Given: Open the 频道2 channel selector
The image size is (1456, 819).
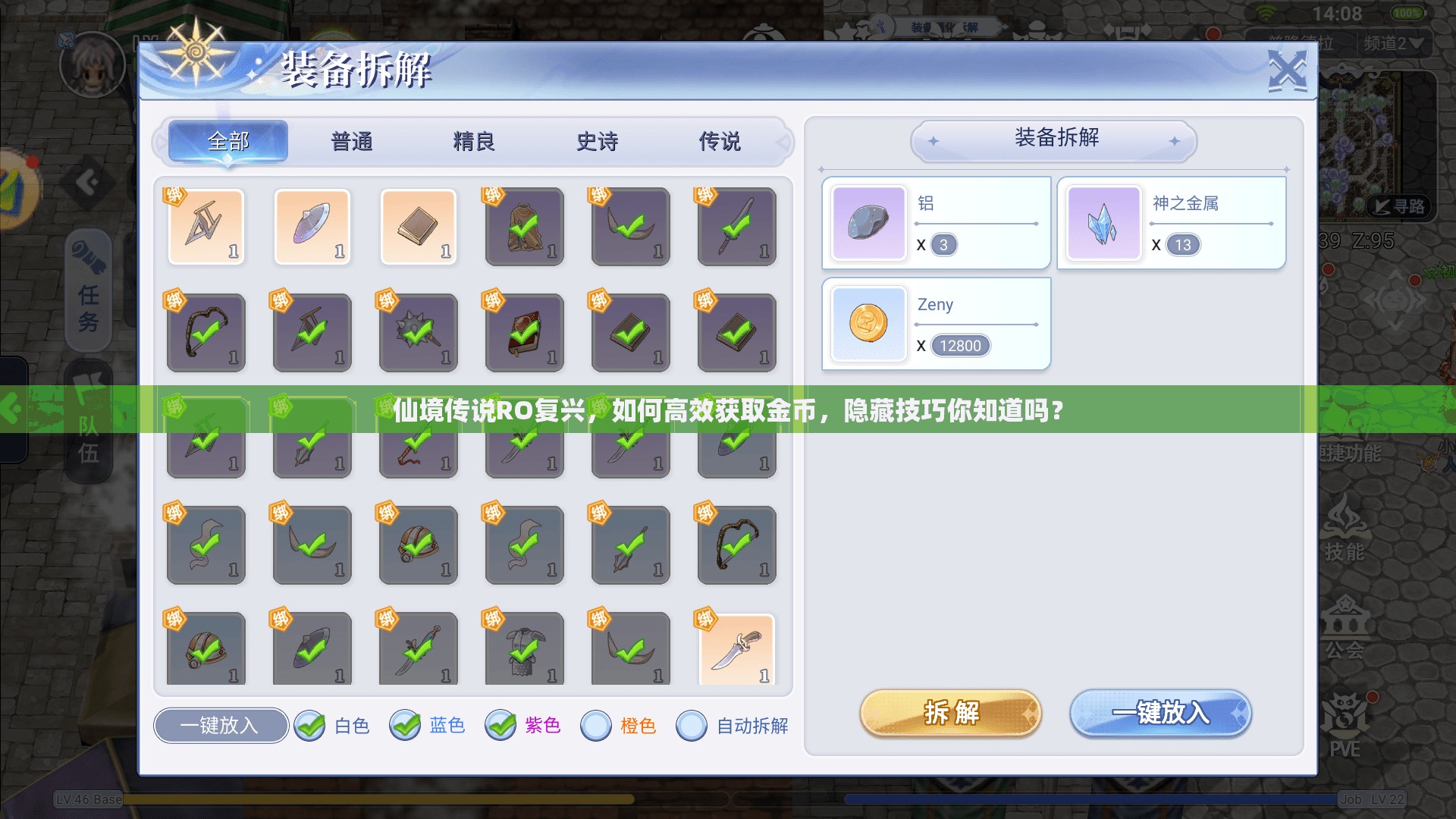Looking at the screenshot, I should pos(1394,43).
